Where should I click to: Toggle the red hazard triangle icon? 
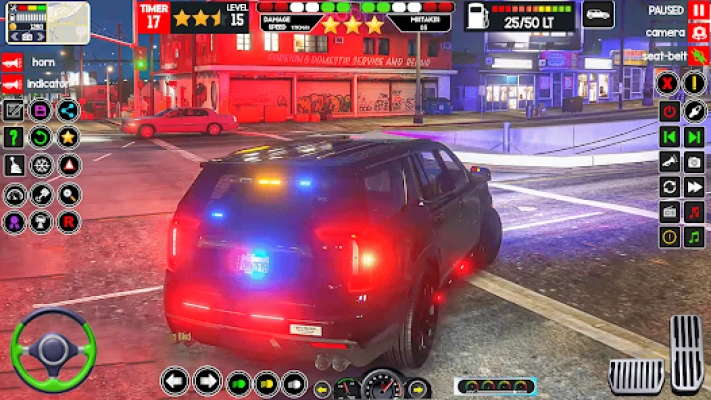coord(69,165)
